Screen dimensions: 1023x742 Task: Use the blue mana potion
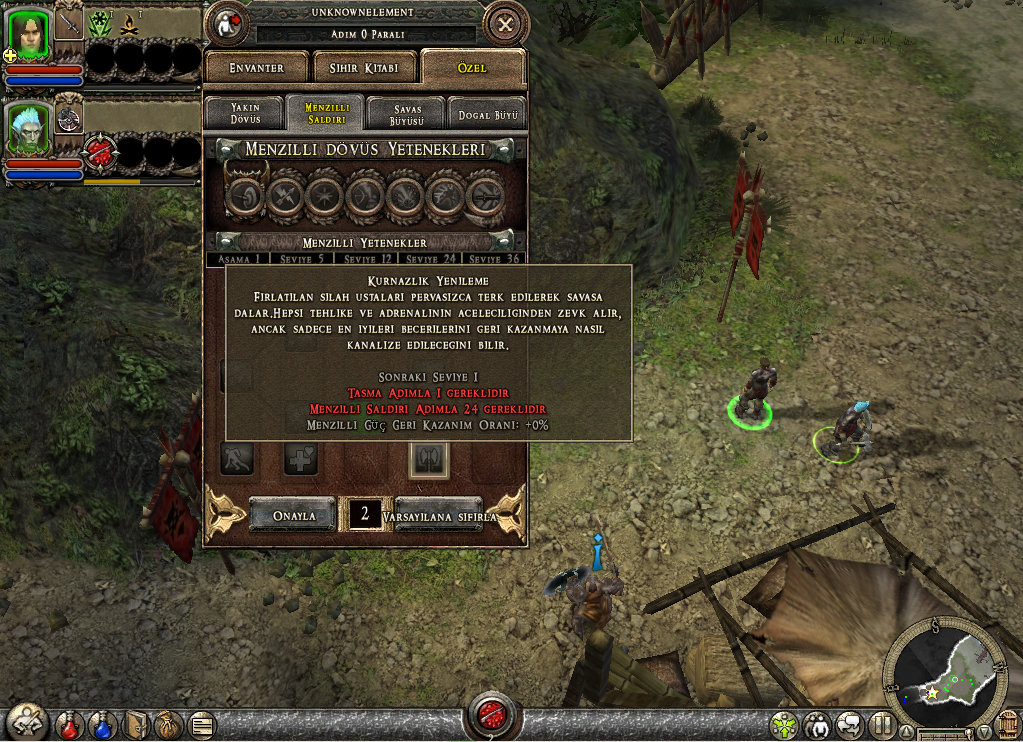tap(102, 723)
